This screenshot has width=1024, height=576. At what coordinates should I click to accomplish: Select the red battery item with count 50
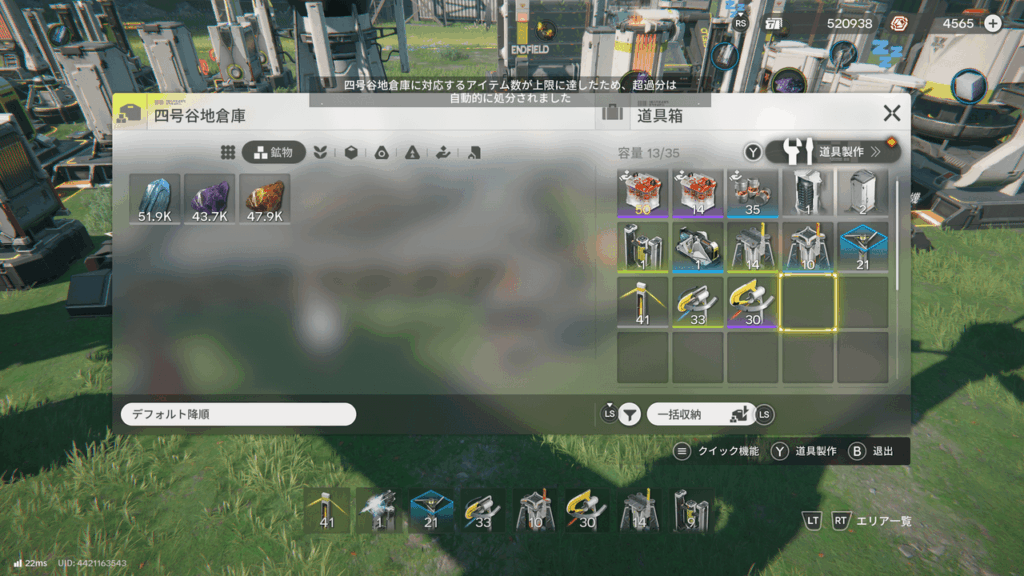642,192
